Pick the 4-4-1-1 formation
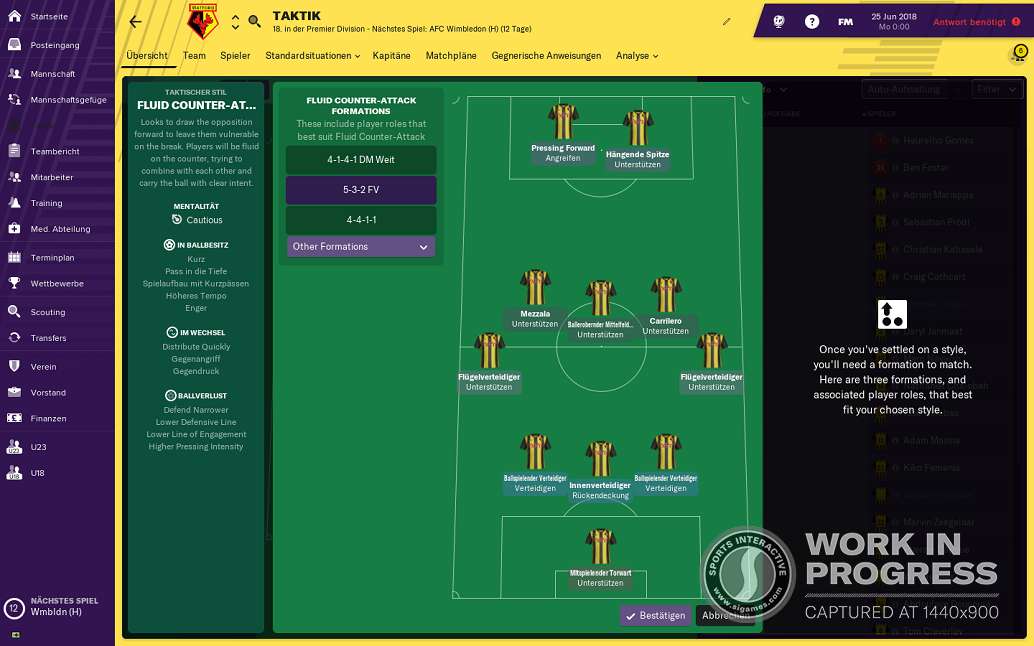 [x=361, y=219]
